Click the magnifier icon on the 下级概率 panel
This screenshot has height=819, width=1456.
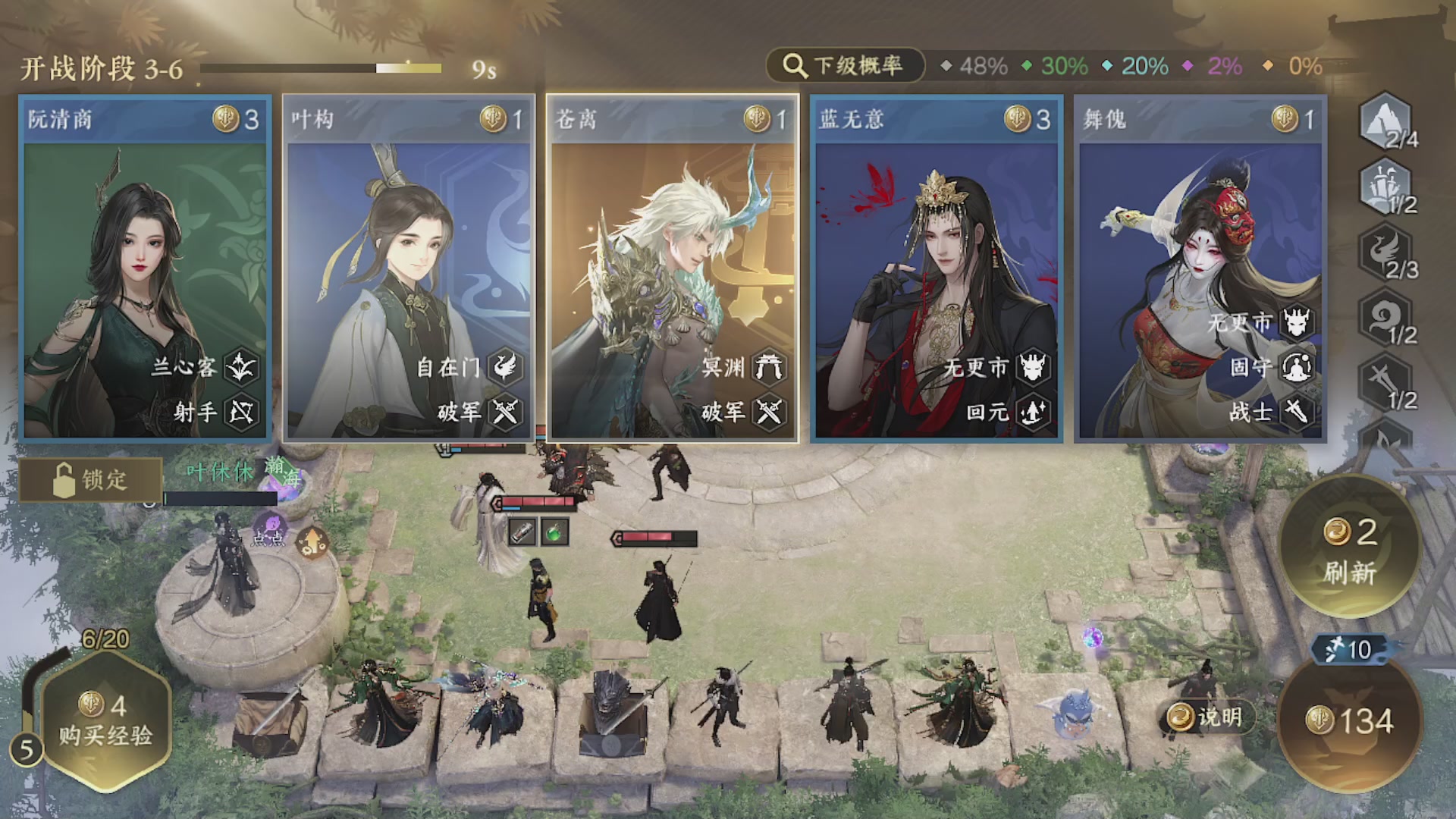pos(793,66)
